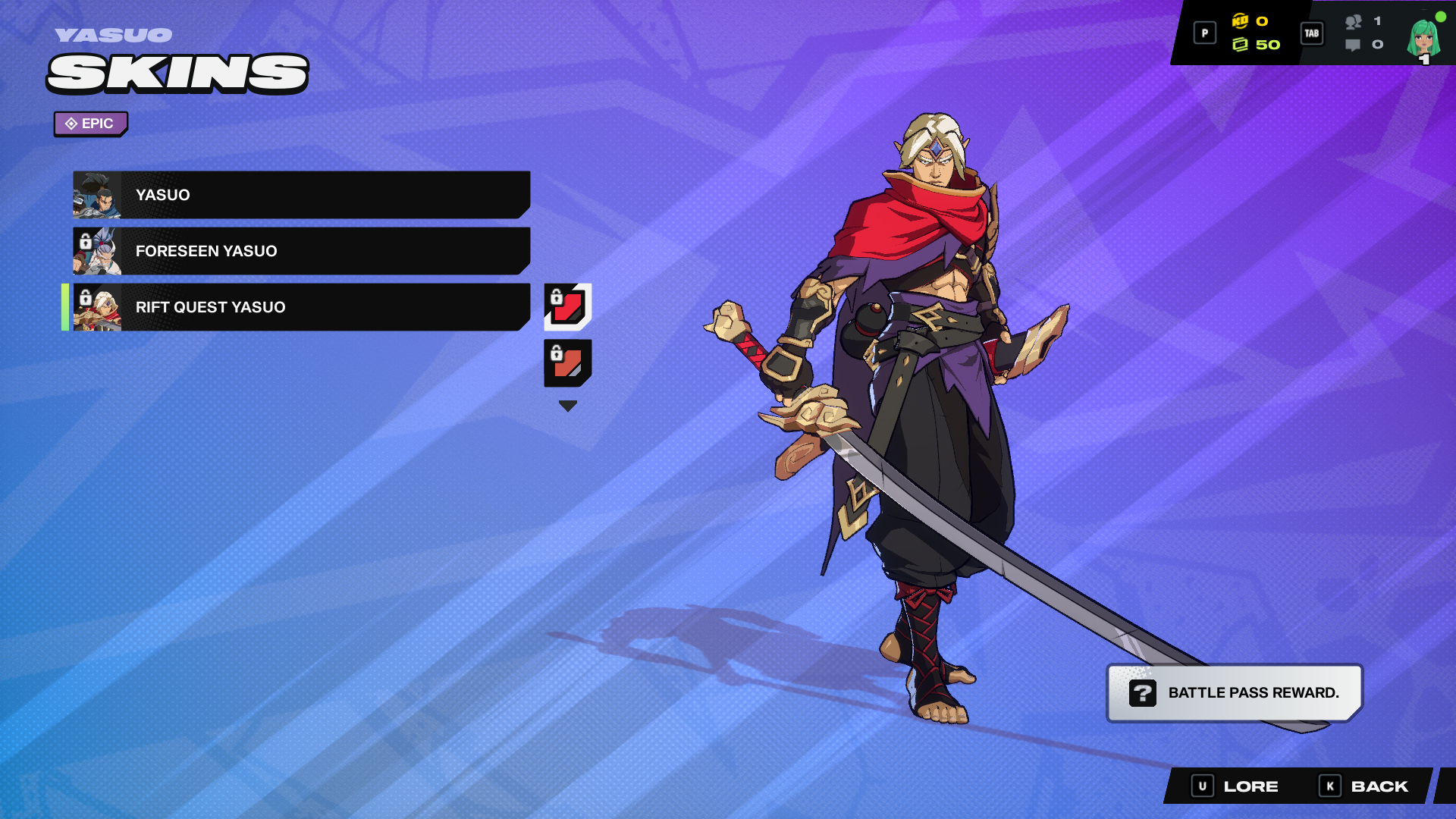Click the Yasuo skin thumbnail portrait
1456x819 pixels.
pyautogui.click(x=99, y=194)
